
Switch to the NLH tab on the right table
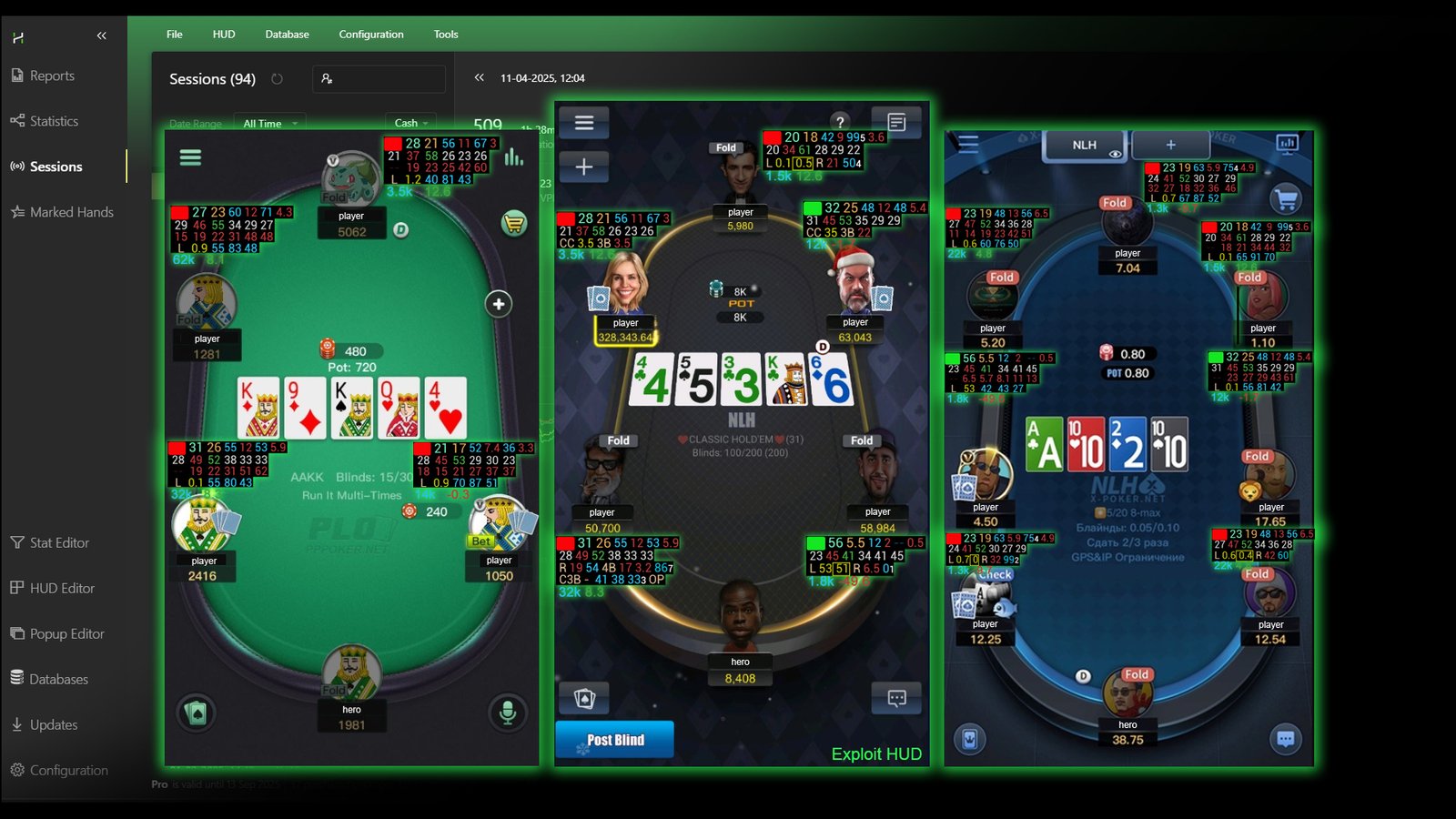(x=1083, y=144)
